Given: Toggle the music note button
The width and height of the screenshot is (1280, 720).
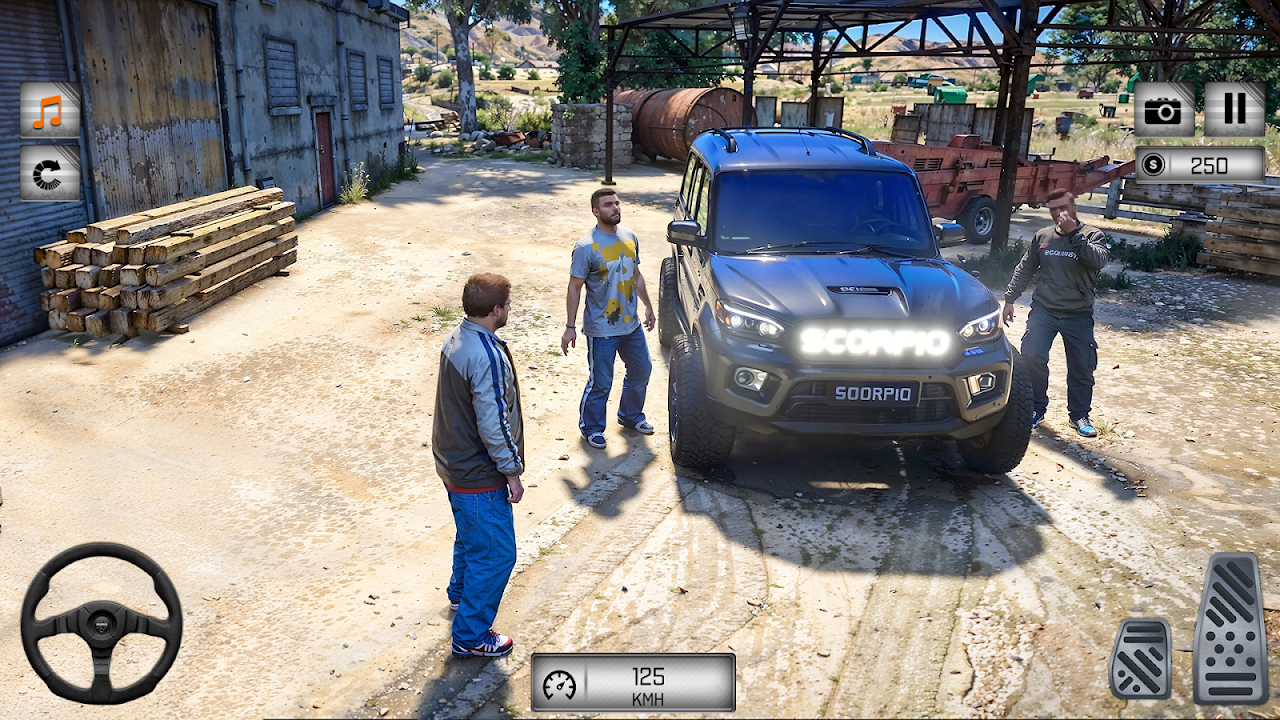Looking at the screenshot, I should [49, 110].
